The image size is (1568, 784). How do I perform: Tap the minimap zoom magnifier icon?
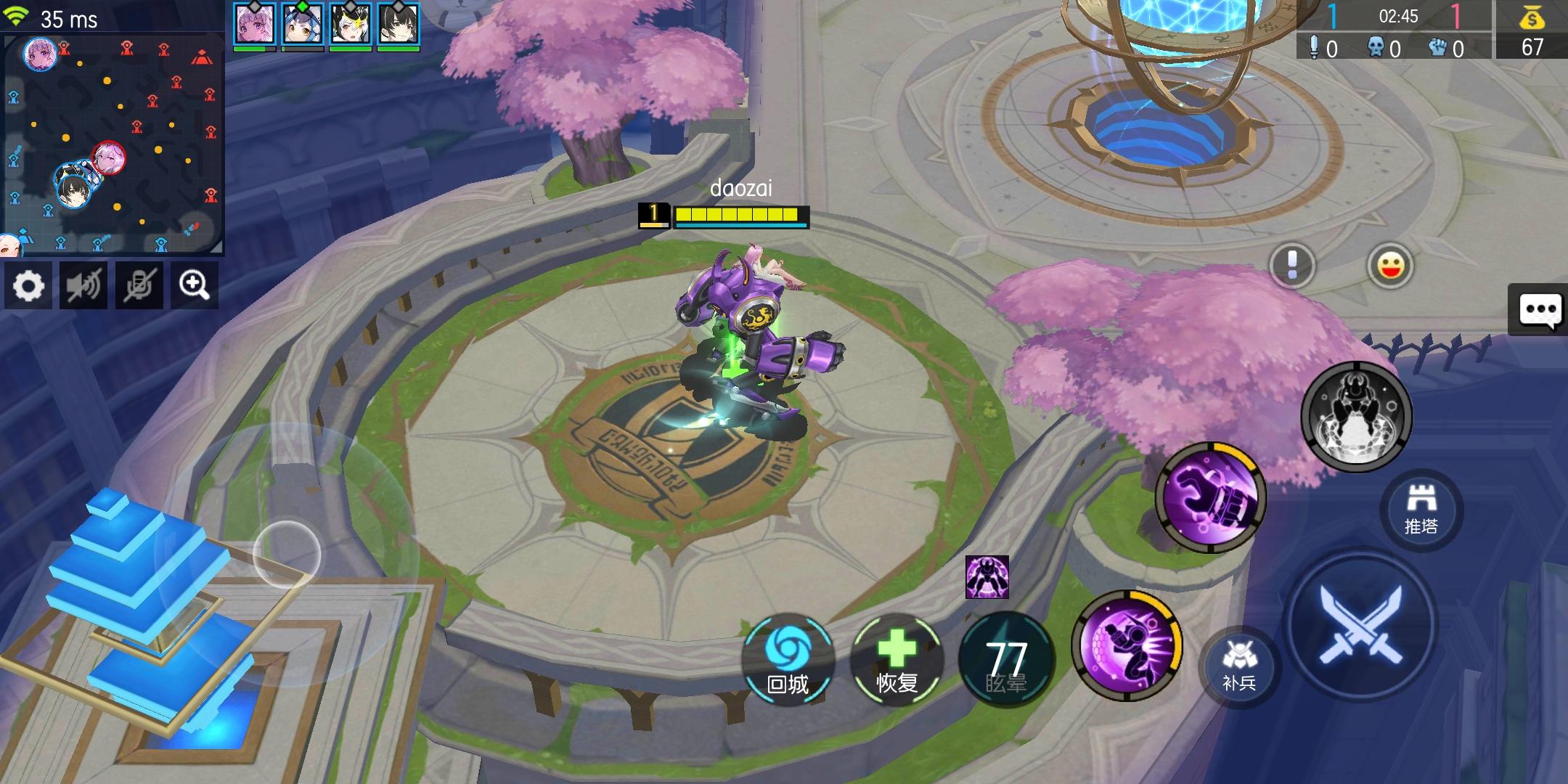click(195, 285)
